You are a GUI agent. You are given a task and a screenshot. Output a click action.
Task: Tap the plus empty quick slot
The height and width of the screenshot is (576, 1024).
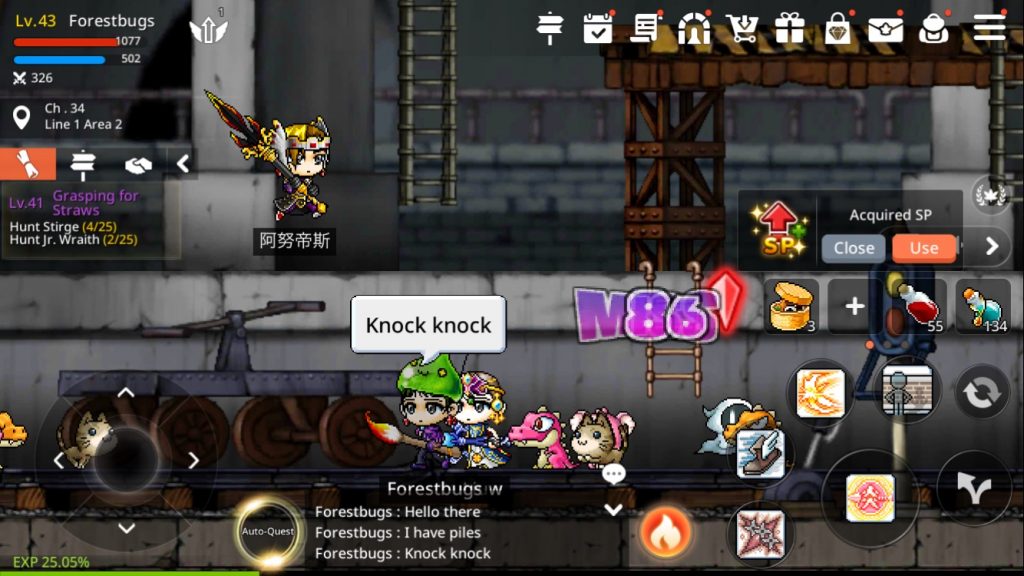point(854,306)
